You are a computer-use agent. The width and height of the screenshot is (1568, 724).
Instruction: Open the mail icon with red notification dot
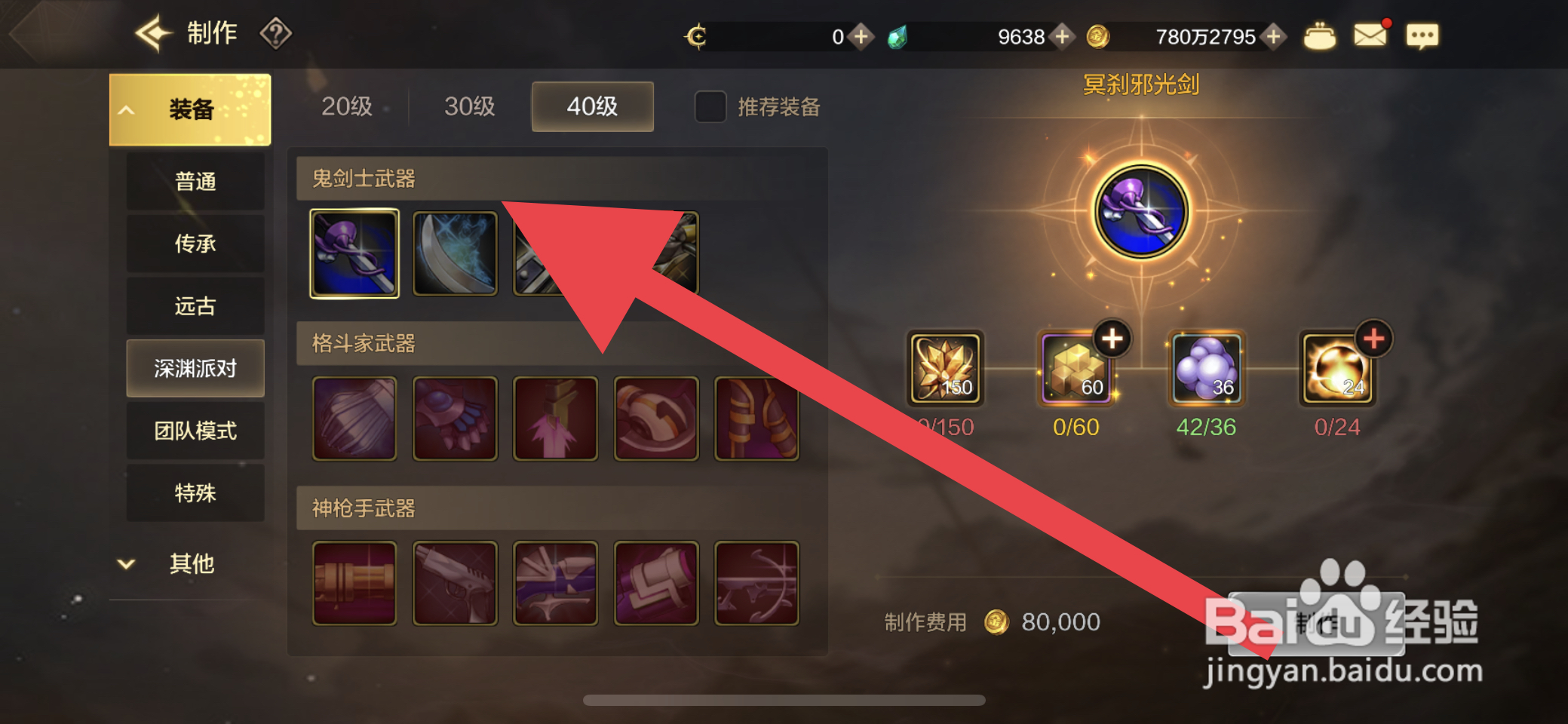coord(1371,34)
